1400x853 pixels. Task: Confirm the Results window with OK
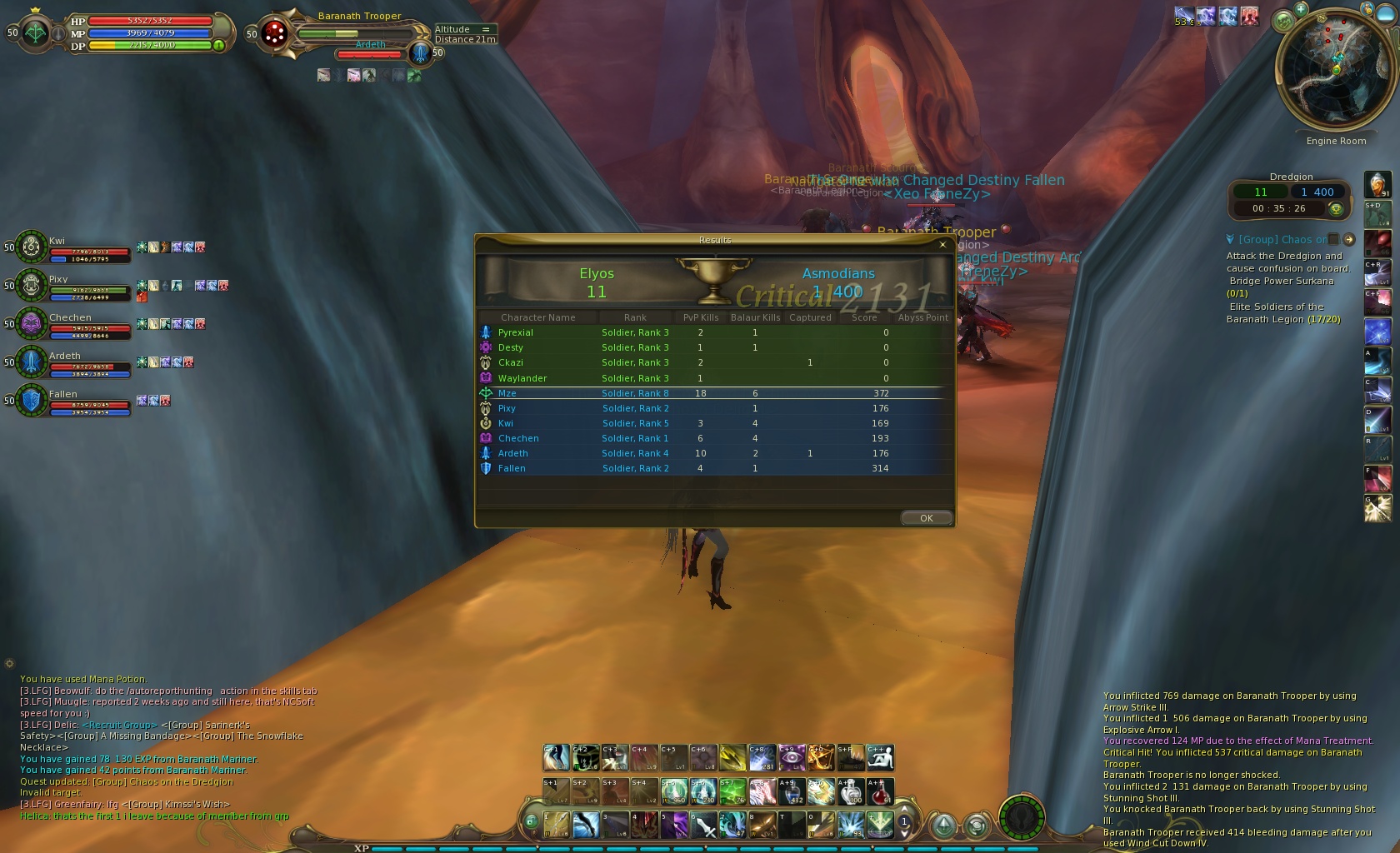tap(926, 518)
